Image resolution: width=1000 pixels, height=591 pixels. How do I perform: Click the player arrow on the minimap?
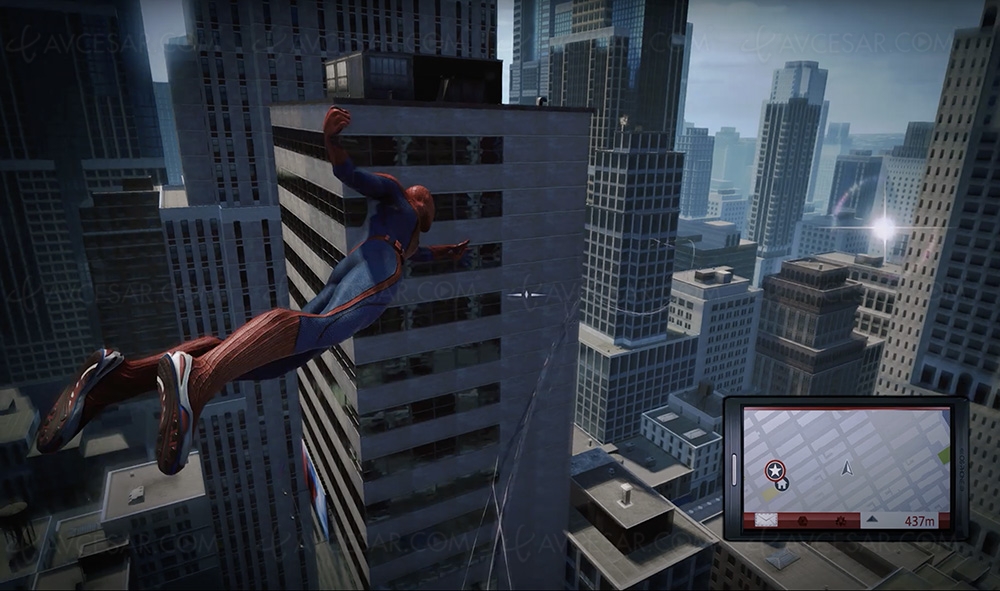[847, 467]
